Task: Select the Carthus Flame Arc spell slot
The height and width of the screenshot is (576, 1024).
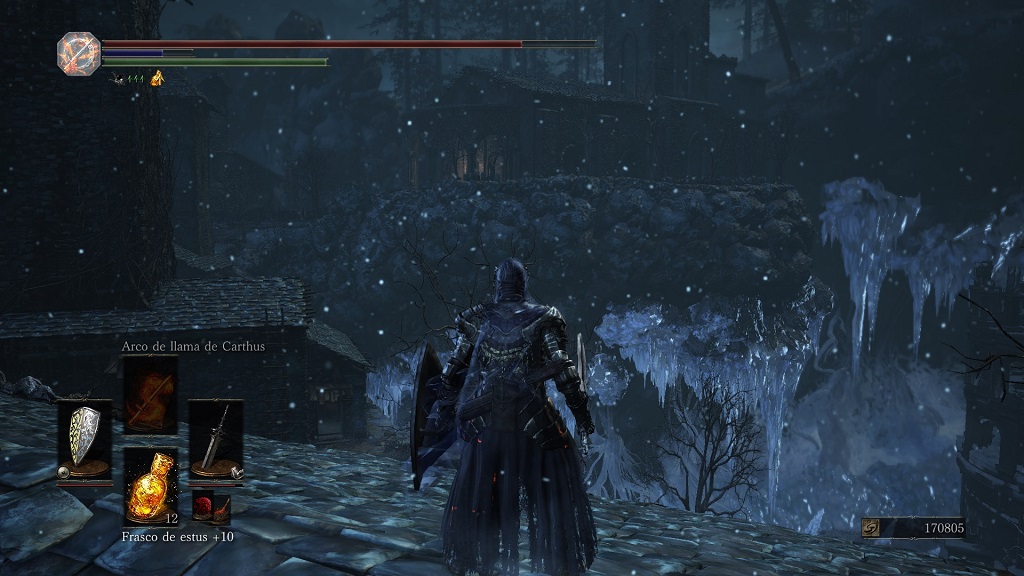Action: (x=150, y=394)
